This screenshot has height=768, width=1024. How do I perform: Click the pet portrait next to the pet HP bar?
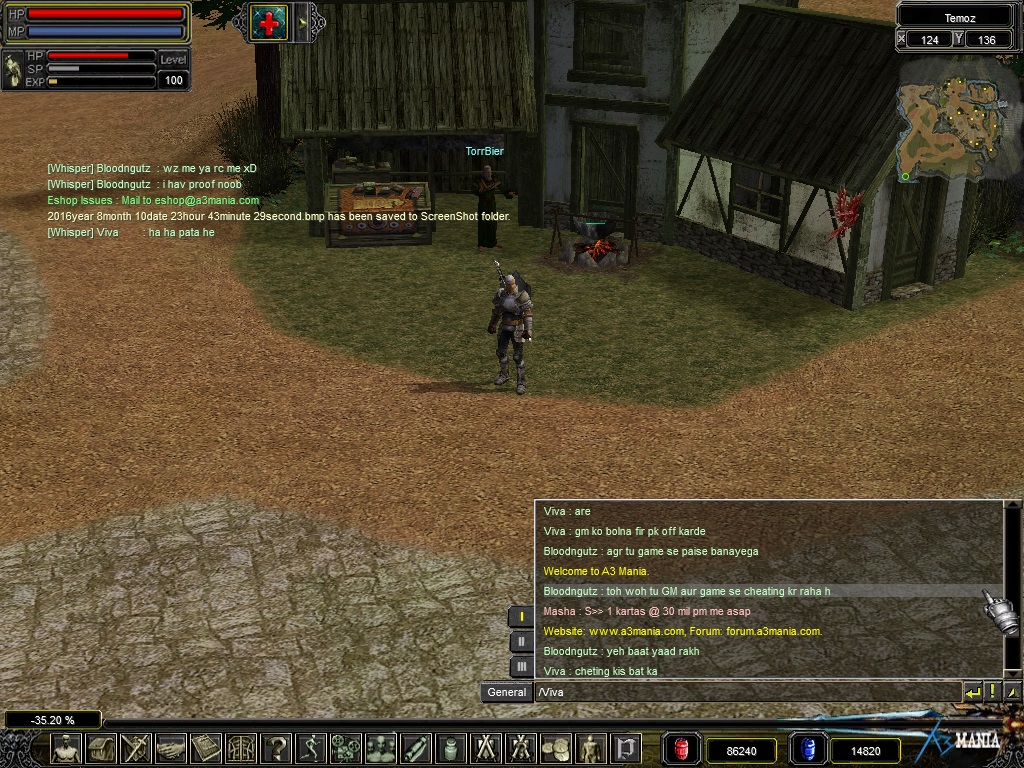pos(13,69)
